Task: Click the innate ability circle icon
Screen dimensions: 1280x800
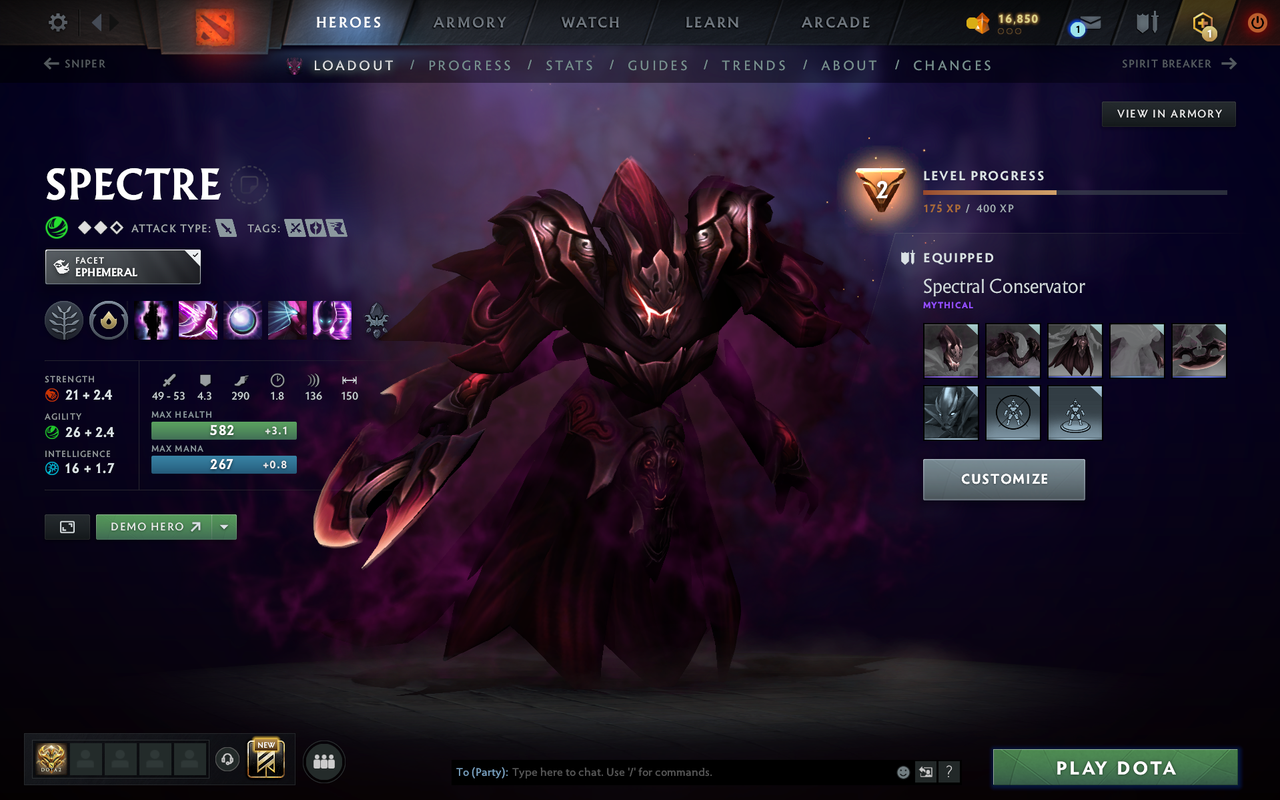Action: [108, 320]
